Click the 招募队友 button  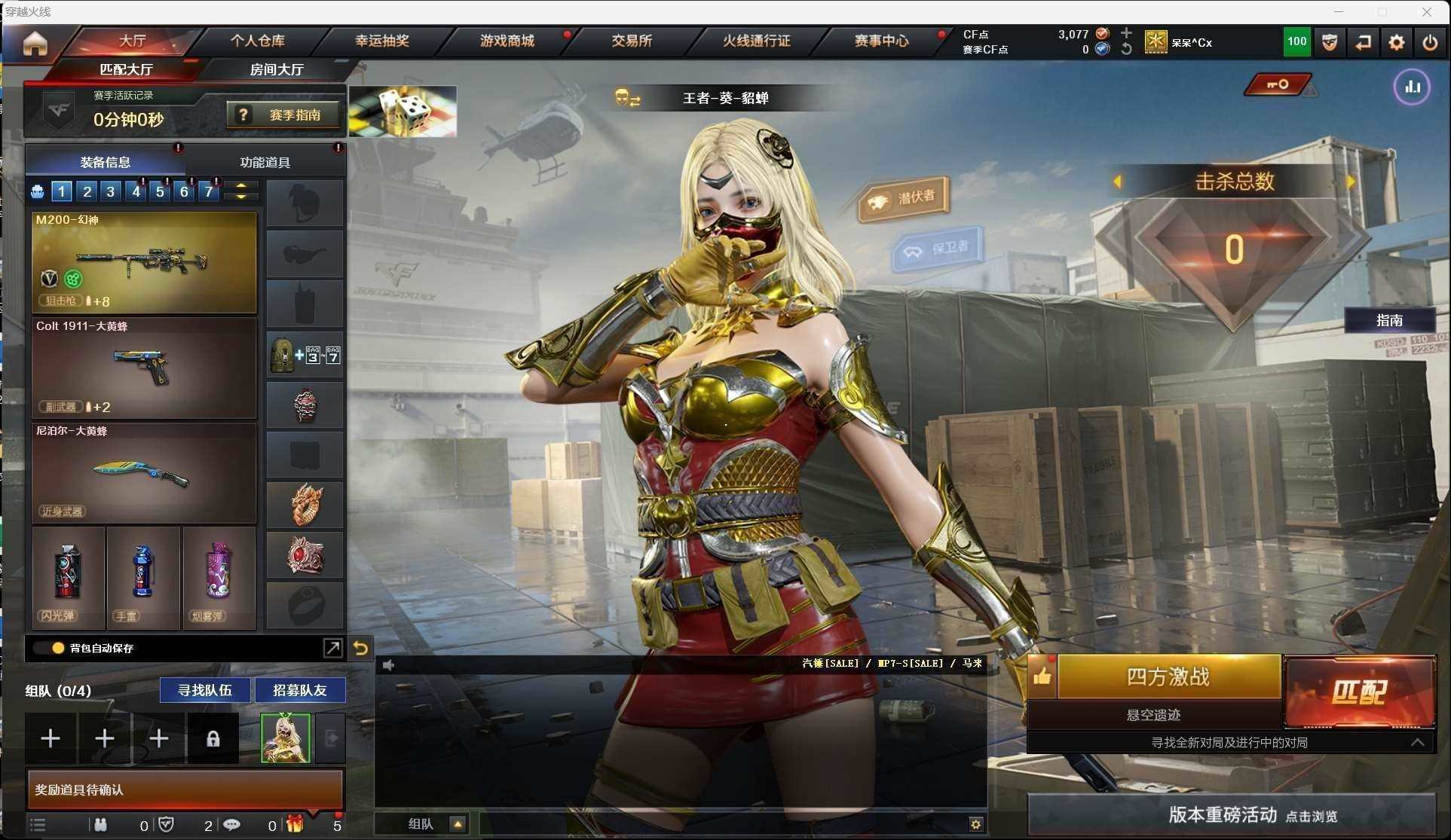point(300,690)
